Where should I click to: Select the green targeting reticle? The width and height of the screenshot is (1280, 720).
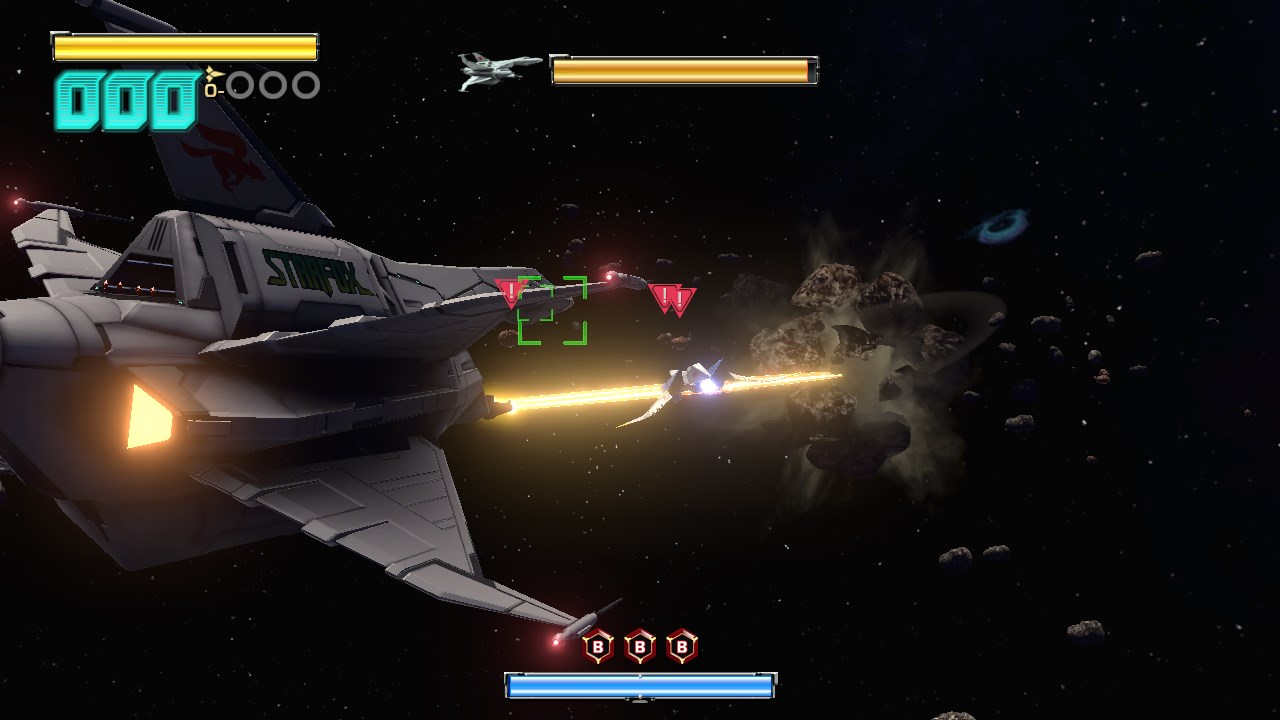point(552,310)
